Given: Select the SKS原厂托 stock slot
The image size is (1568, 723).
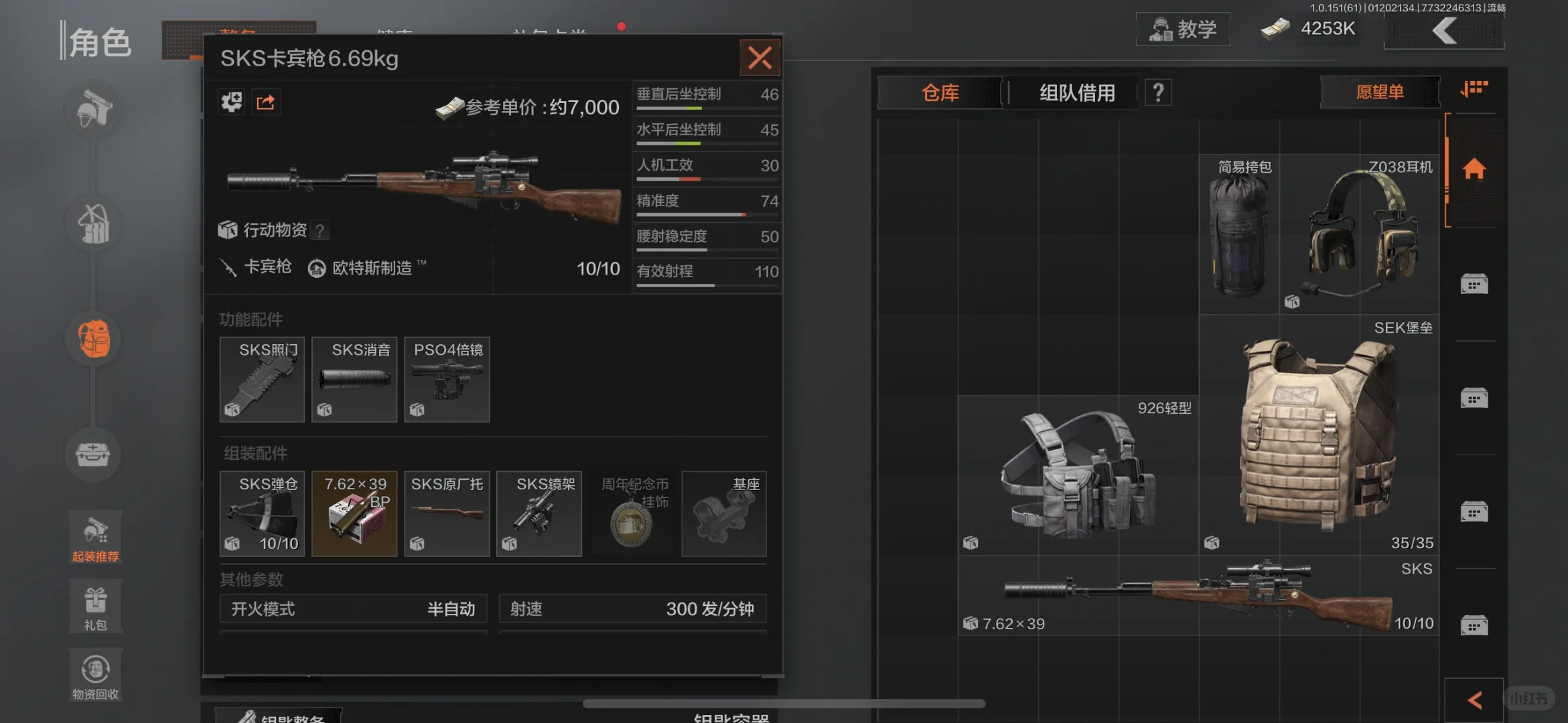Looking at the screenshot, I should [447, 513].
